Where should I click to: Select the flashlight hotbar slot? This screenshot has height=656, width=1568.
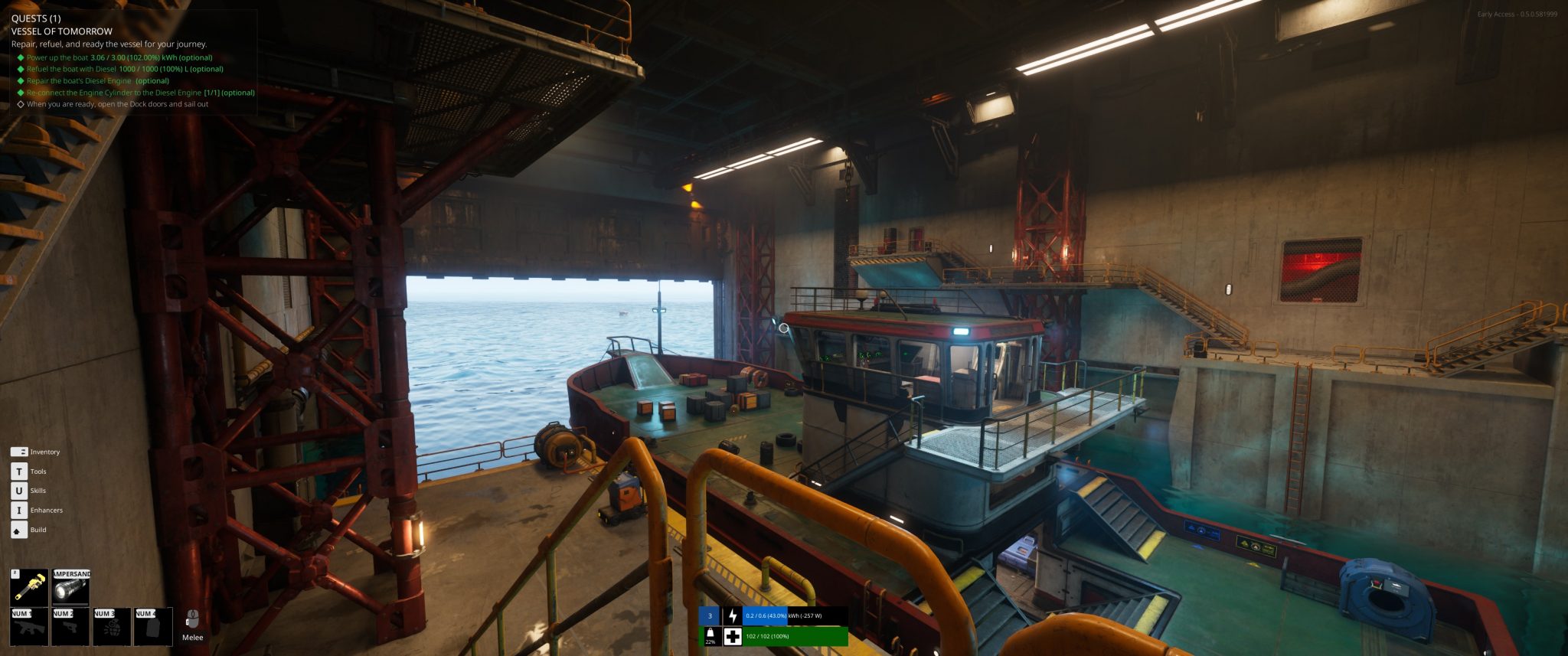tap(70, 586)
